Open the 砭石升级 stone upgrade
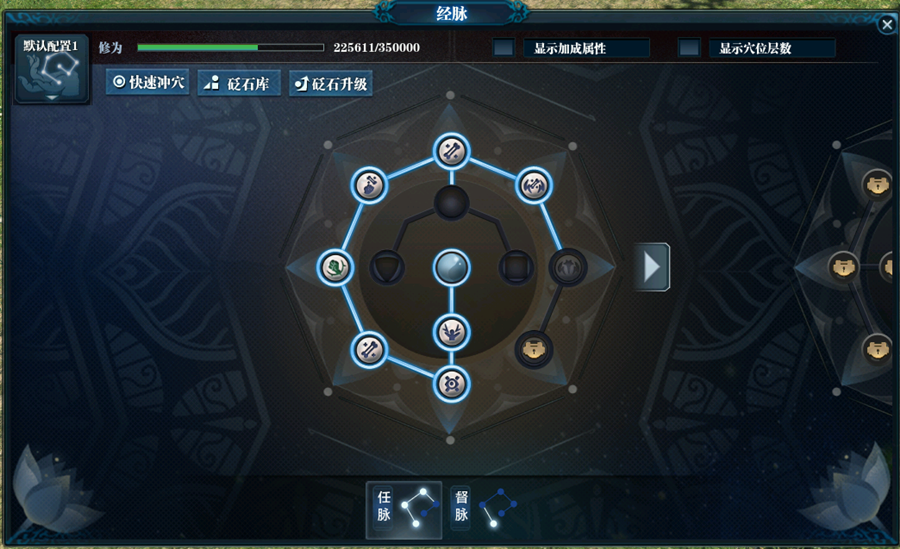Viewport: 900px width, 549px height. (x=331, y=83)
